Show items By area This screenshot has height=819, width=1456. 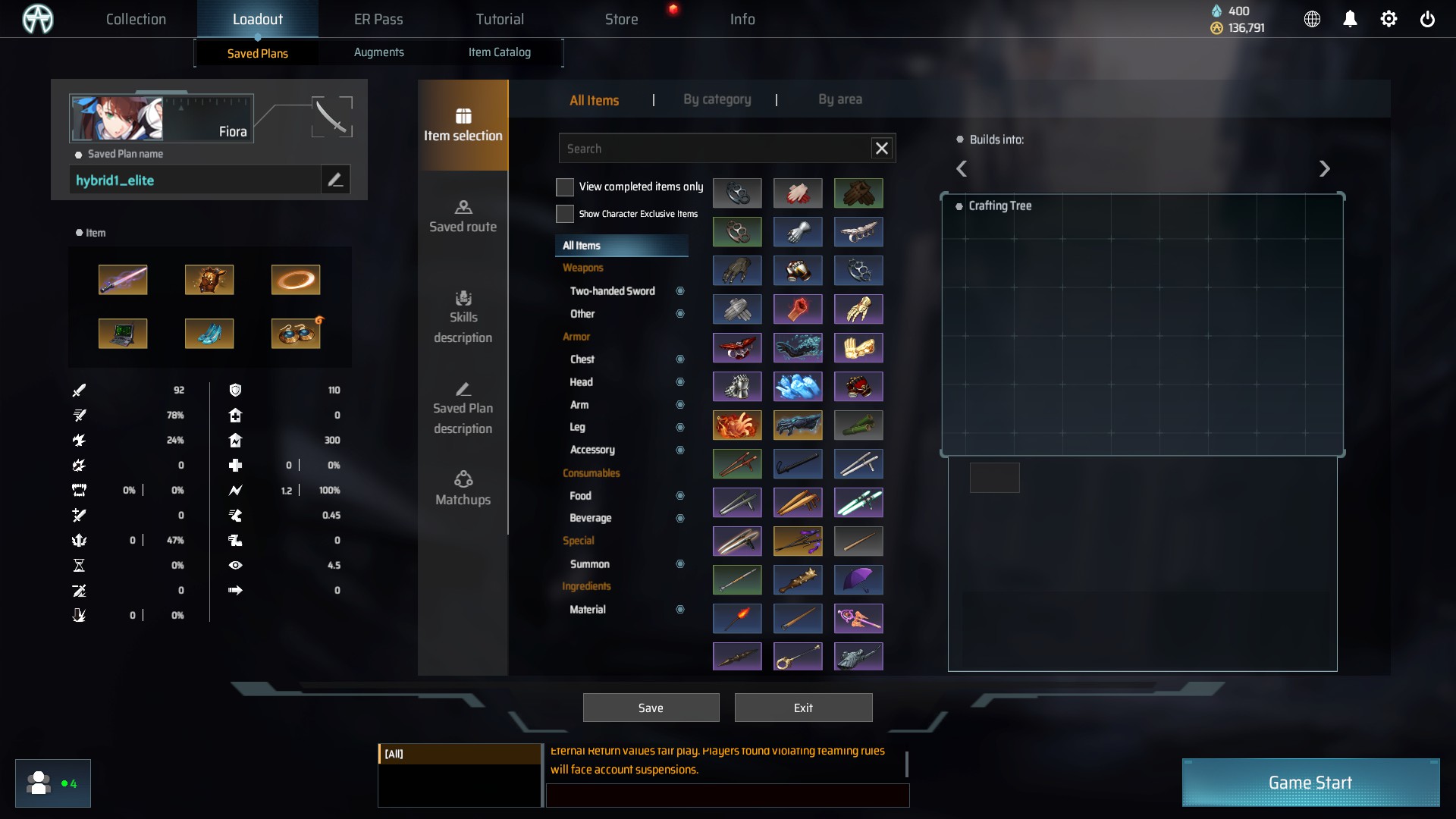point(839,99)
